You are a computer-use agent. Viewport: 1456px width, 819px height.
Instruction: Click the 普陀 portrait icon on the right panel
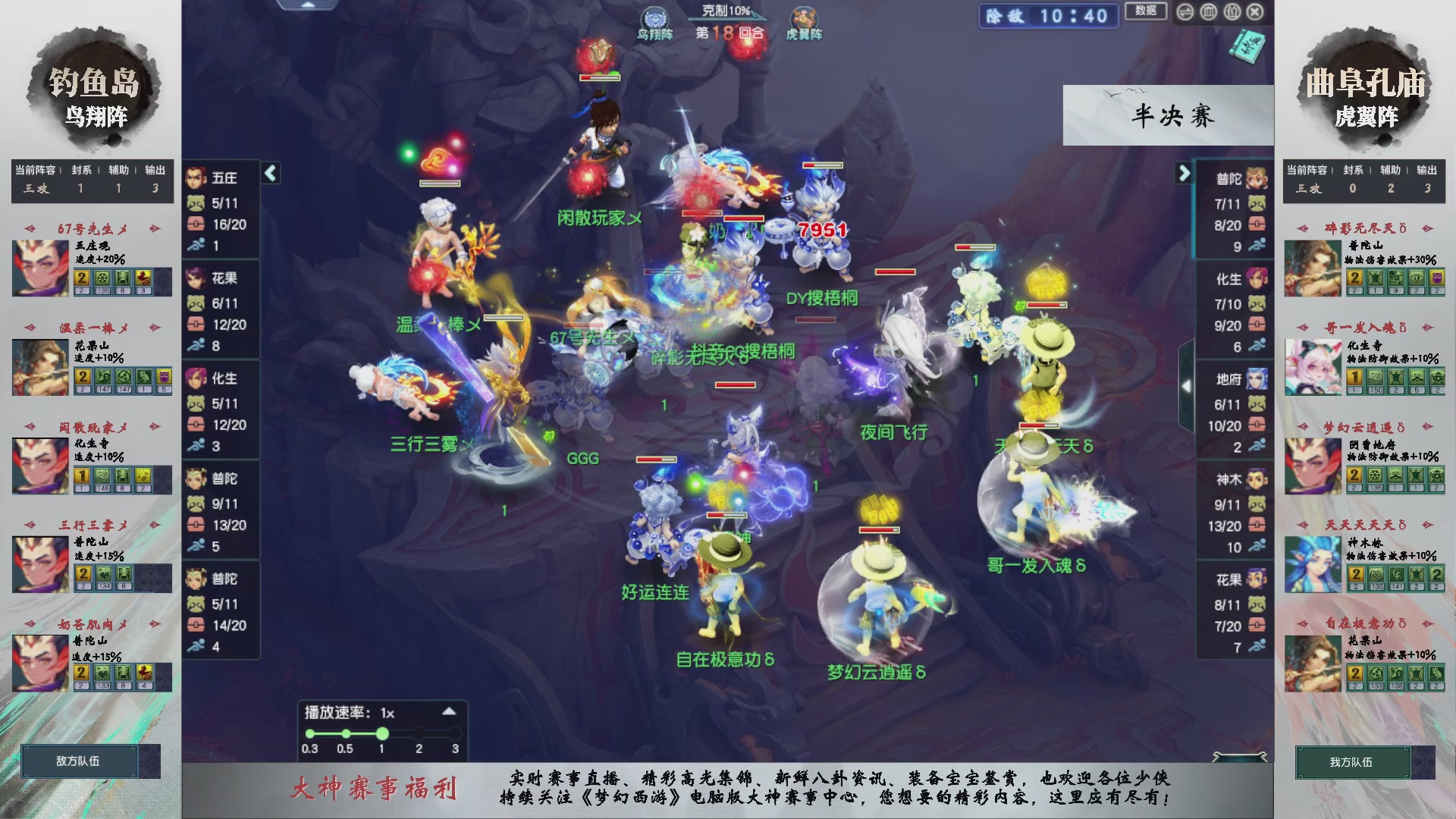(x=1256, y=179)
